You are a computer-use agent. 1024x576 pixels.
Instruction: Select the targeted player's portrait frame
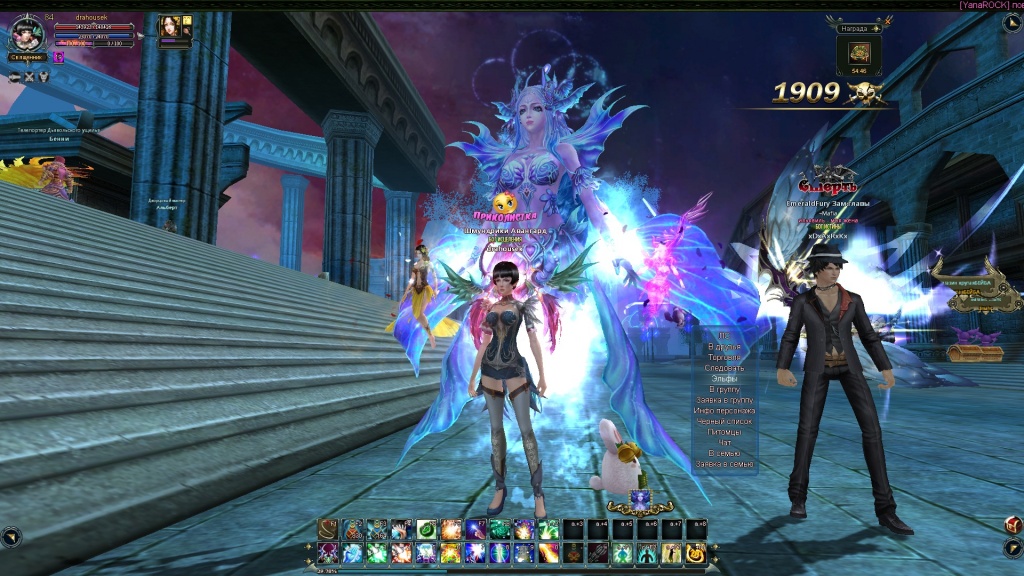pos(168,29)
